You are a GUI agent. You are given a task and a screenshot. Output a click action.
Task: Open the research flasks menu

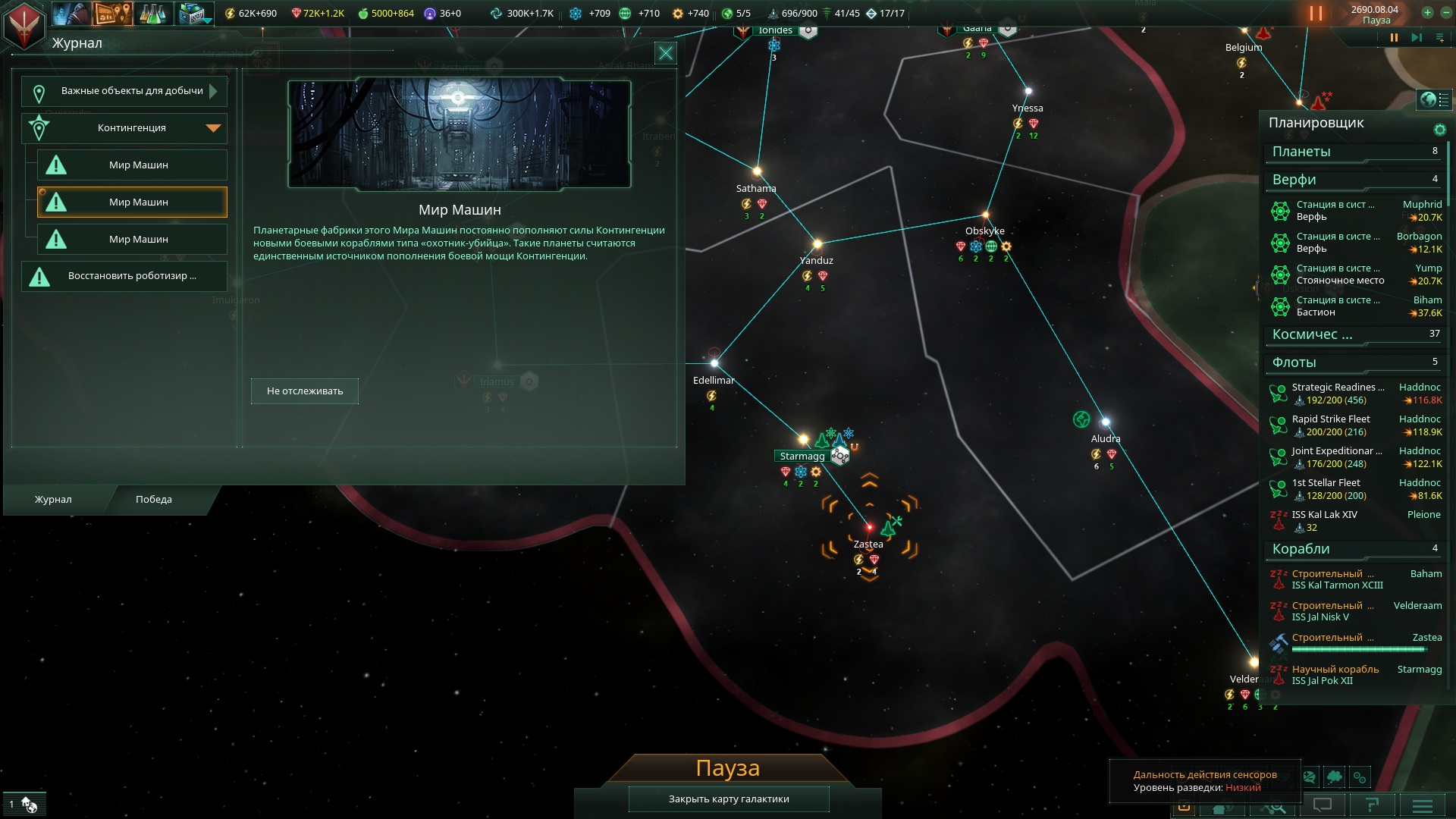click(152, 13)
